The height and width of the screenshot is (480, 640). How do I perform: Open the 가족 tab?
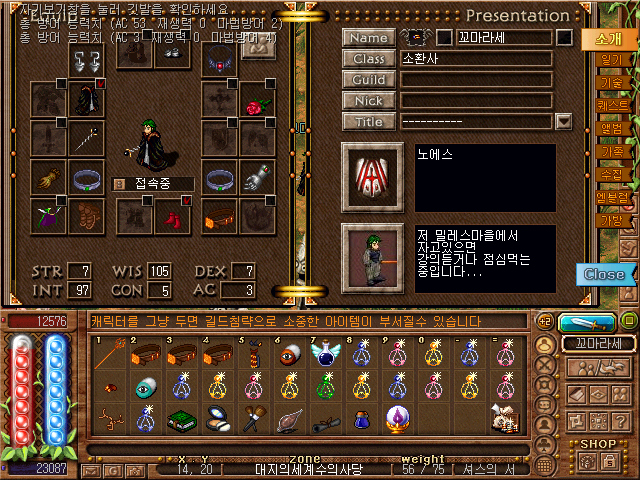pyautogui.click(x=610, y=151)
